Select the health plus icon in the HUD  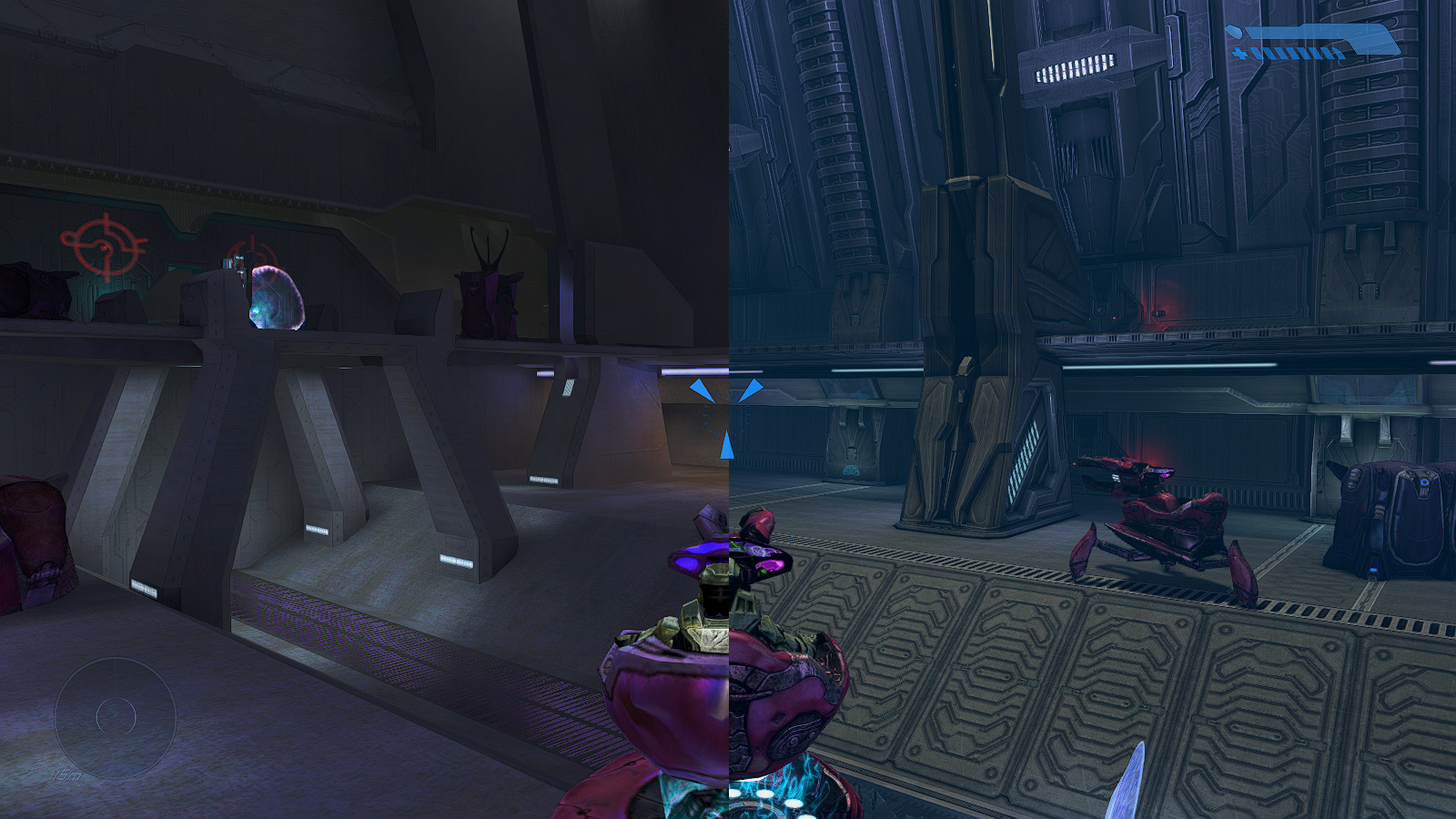[1239, 53]
